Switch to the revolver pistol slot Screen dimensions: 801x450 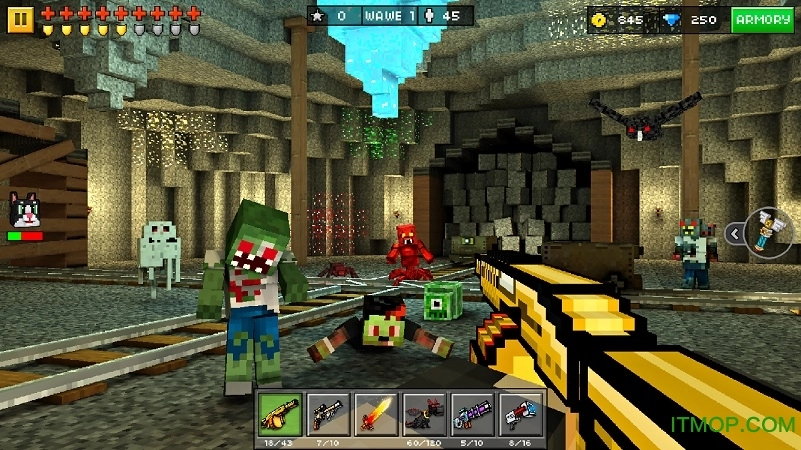(329, 412)
